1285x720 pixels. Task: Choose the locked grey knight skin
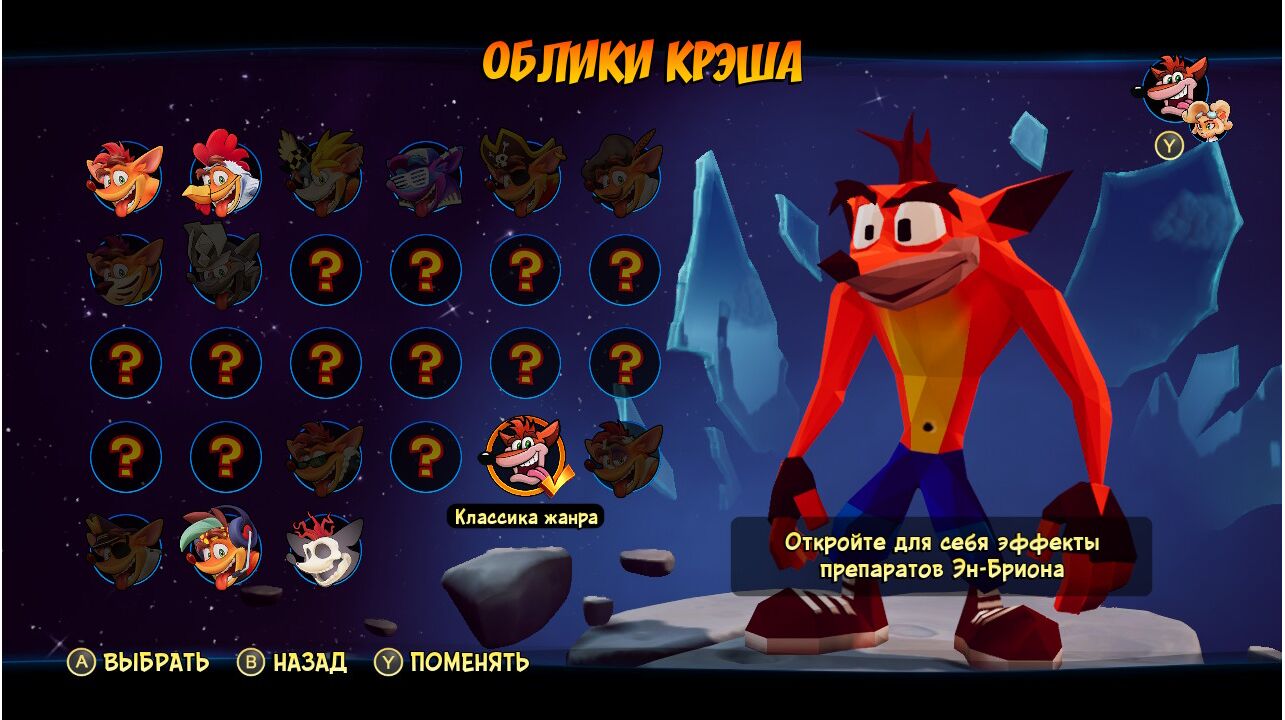[225, 268]
